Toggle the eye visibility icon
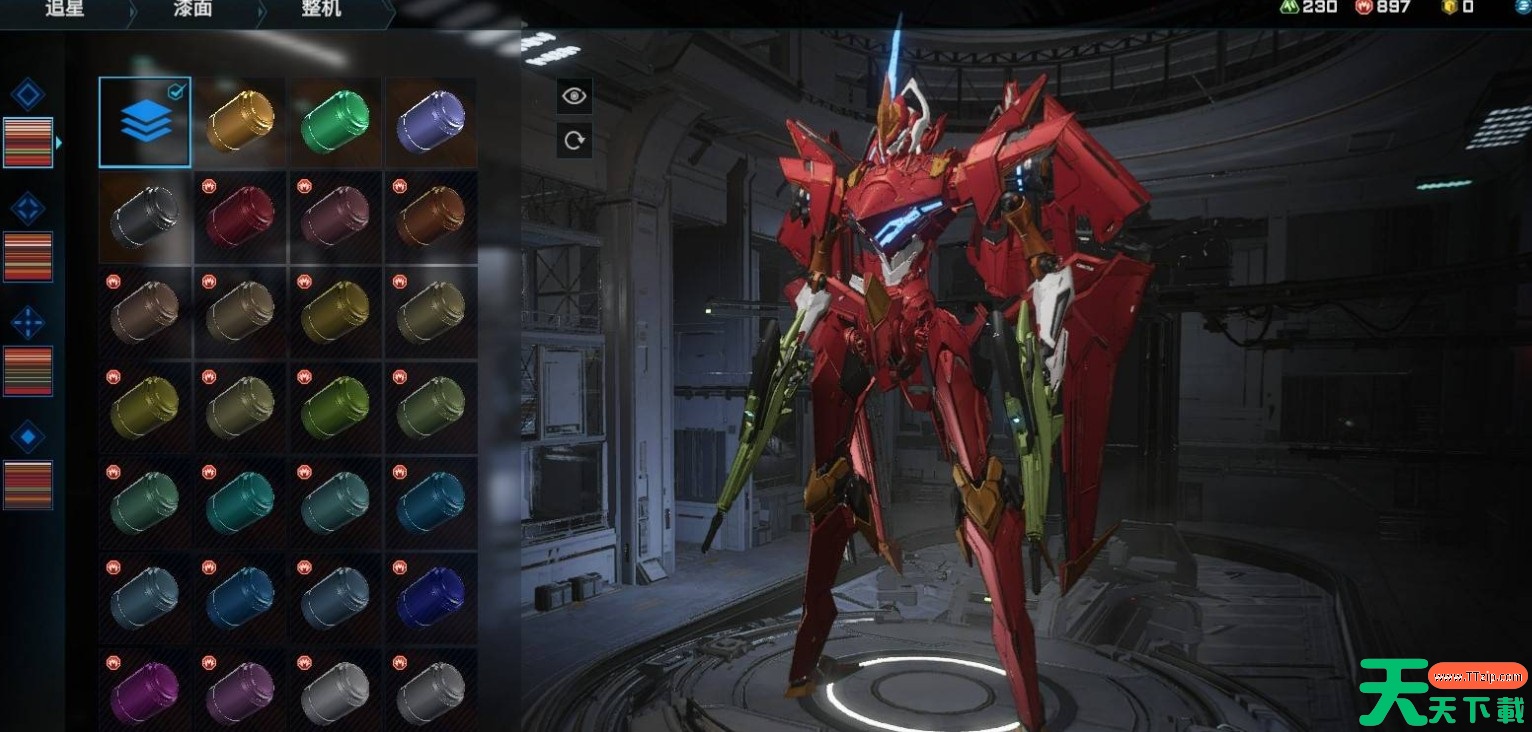Image resolution: width=1532 pixels, height=732 pixels. tap(574, 96)
